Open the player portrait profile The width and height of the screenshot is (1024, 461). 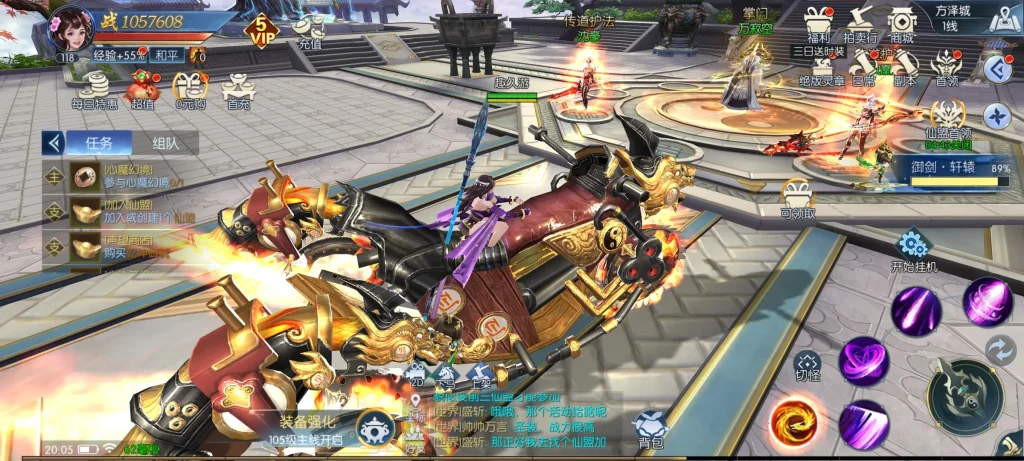[70, 27]
